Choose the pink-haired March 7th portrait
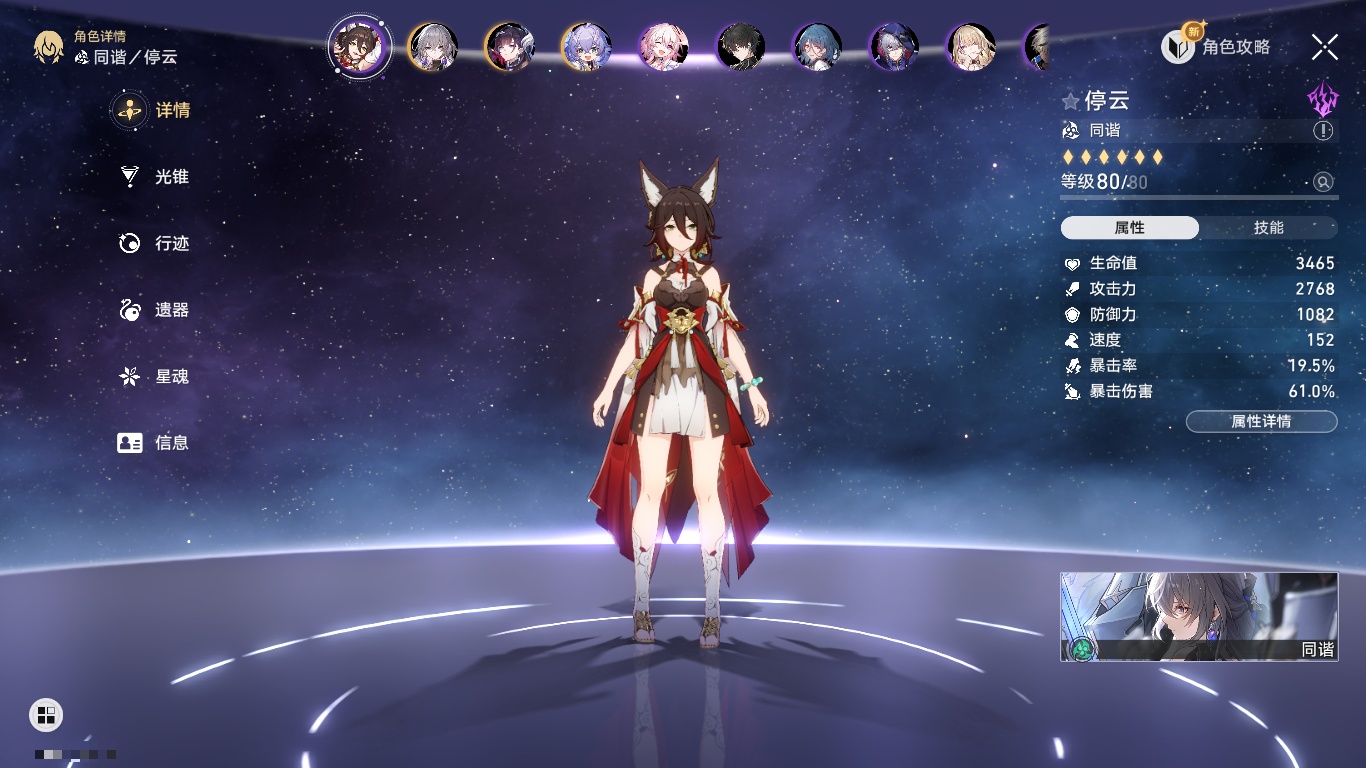 click(664, 47)
